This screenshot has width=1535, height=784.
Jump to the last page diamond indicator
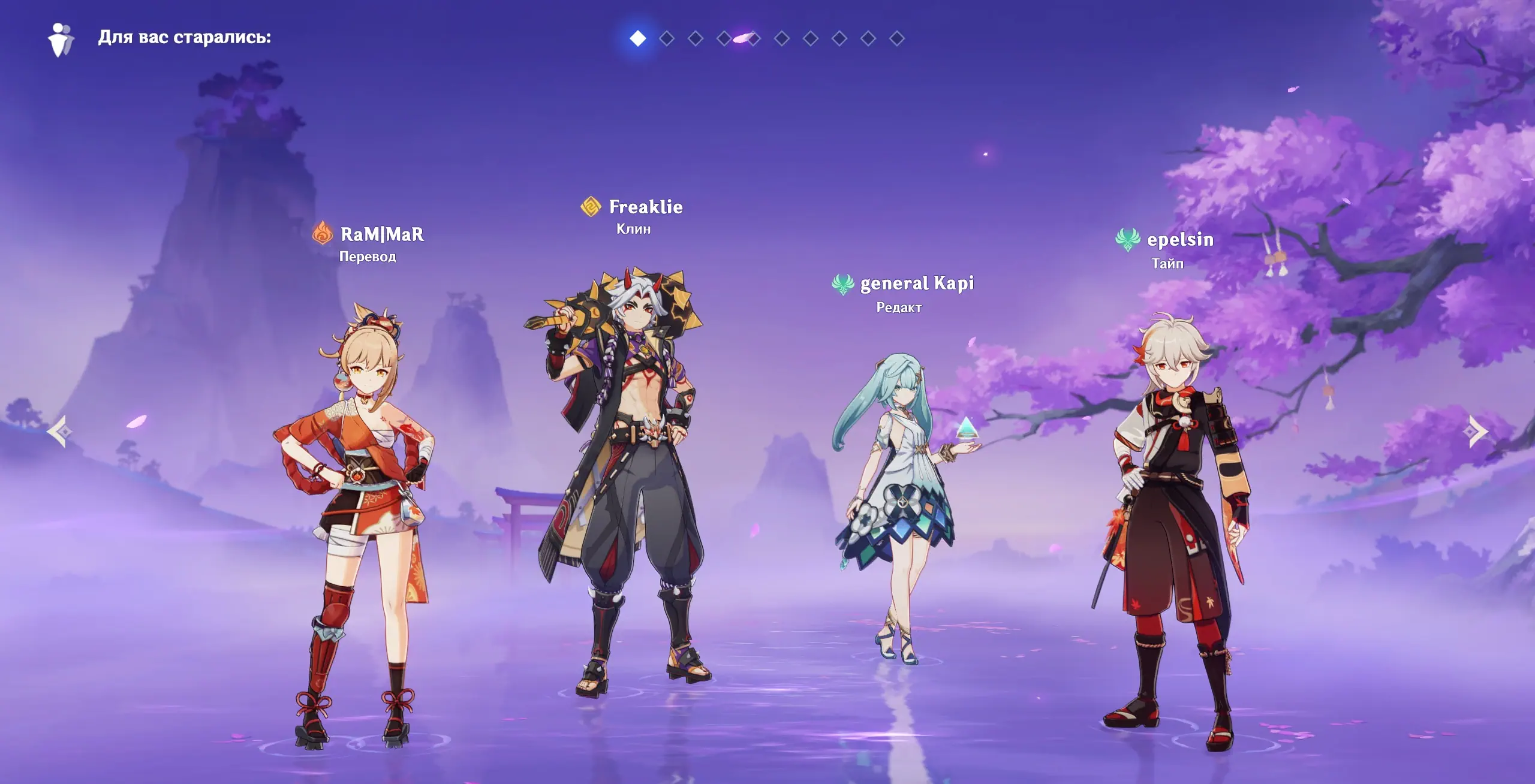pyautogui.click(x=897, y=38)
